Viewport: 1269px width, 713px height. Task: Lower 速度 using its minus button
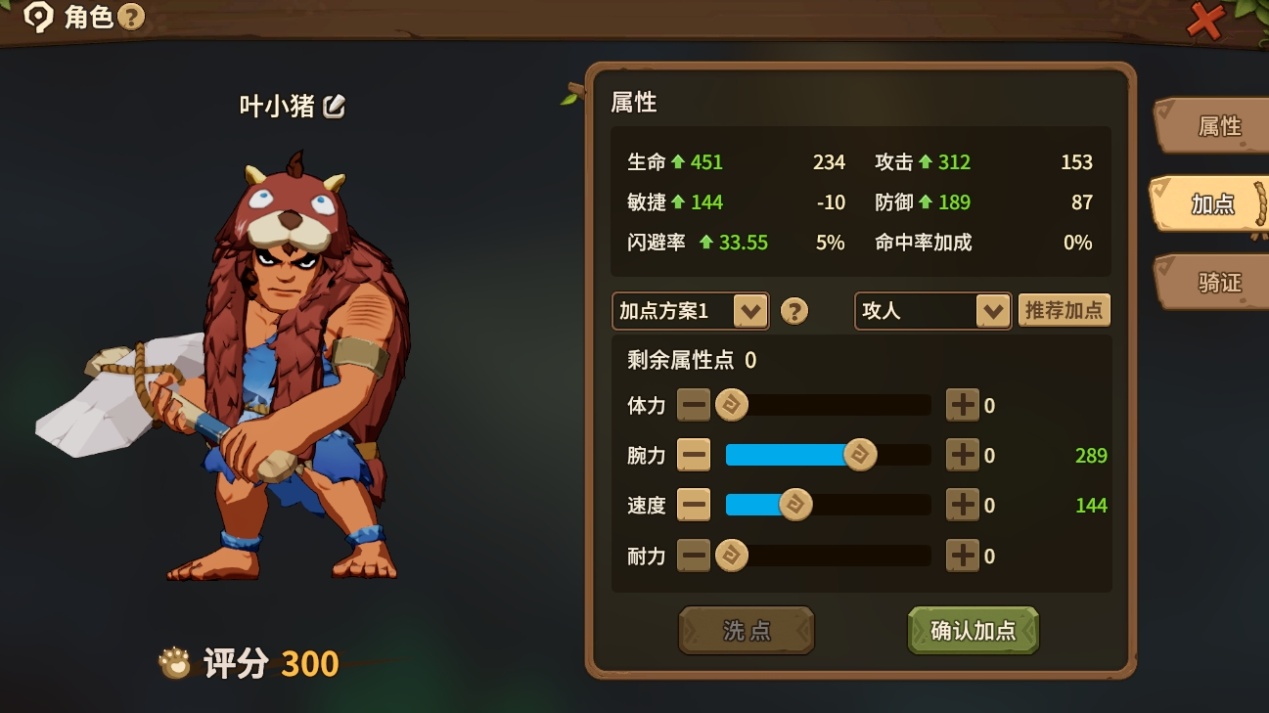(x=693, y=505)
